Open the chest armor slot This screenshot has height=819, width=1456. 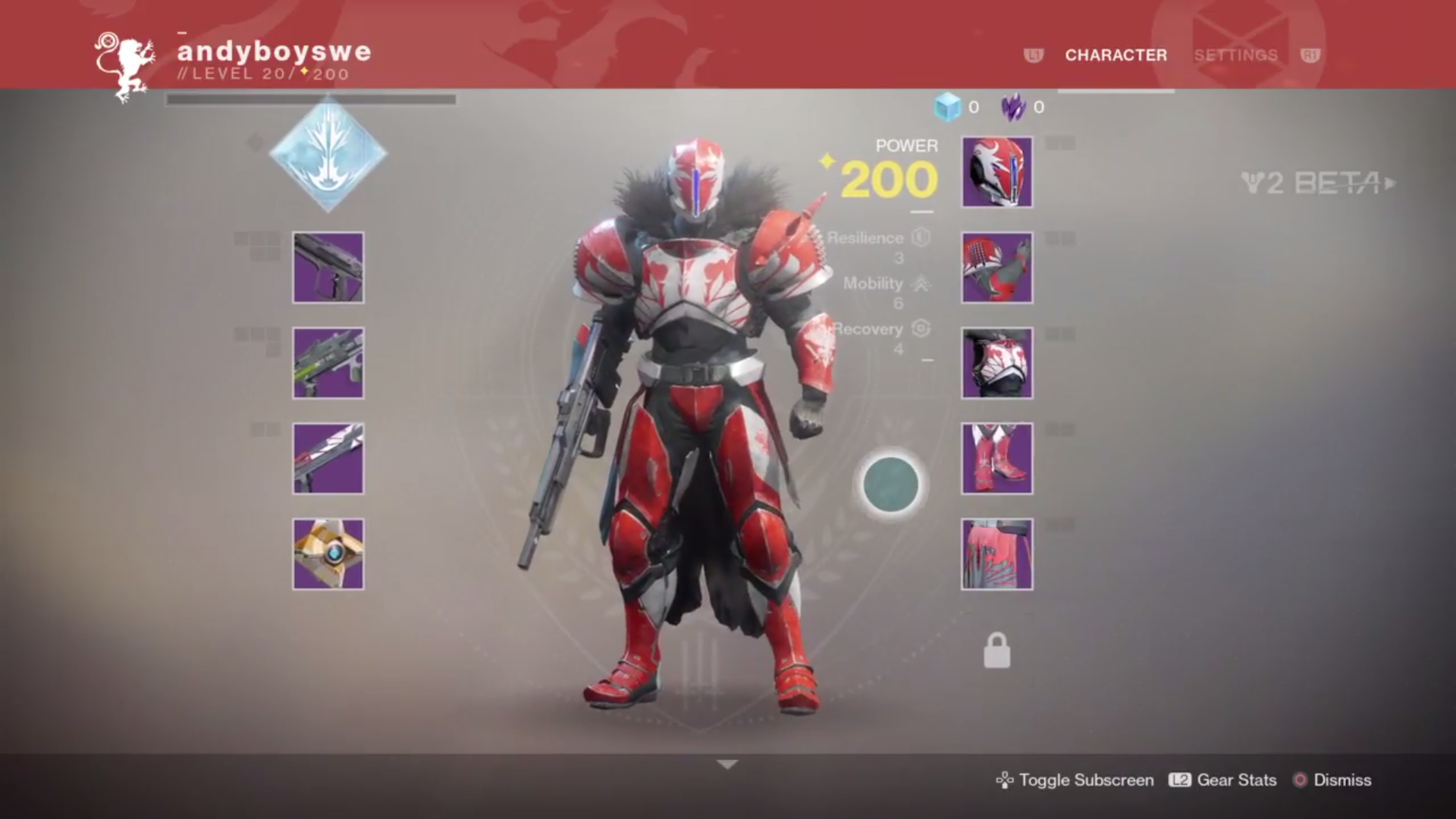(x=996, y=362)
